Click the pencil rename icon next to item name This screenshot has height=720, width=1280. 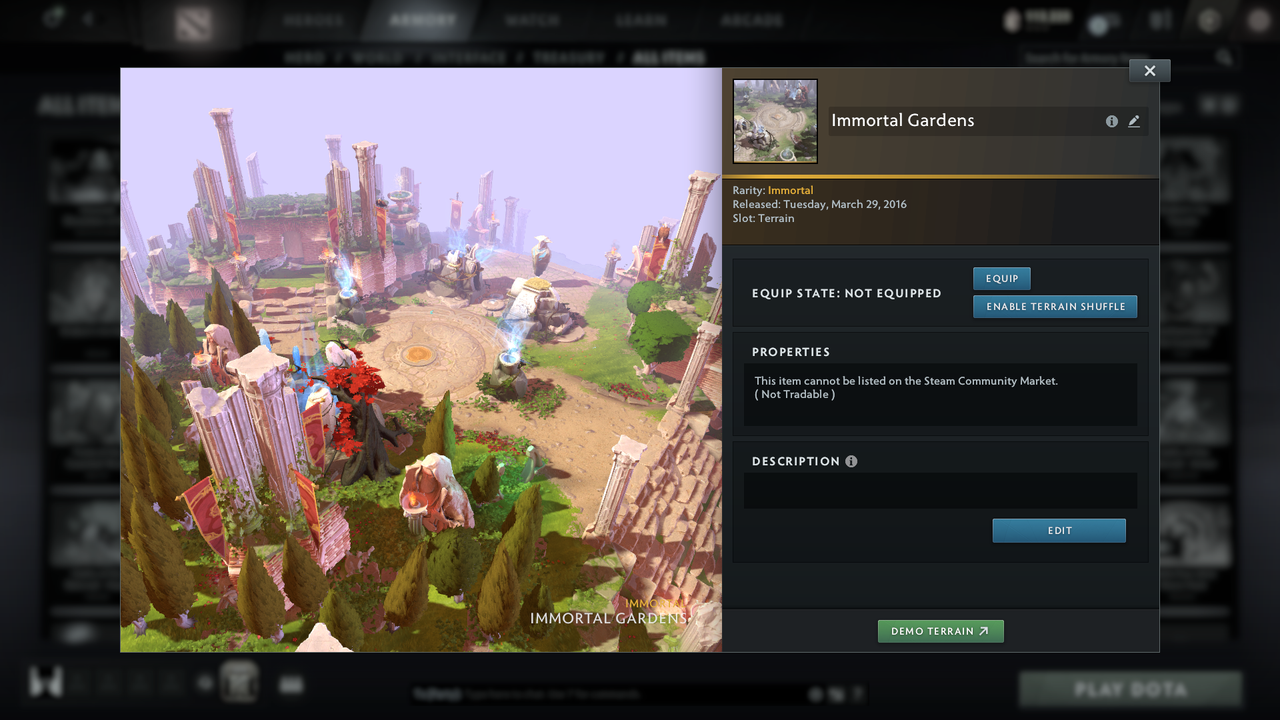[x=1134, y=121]
